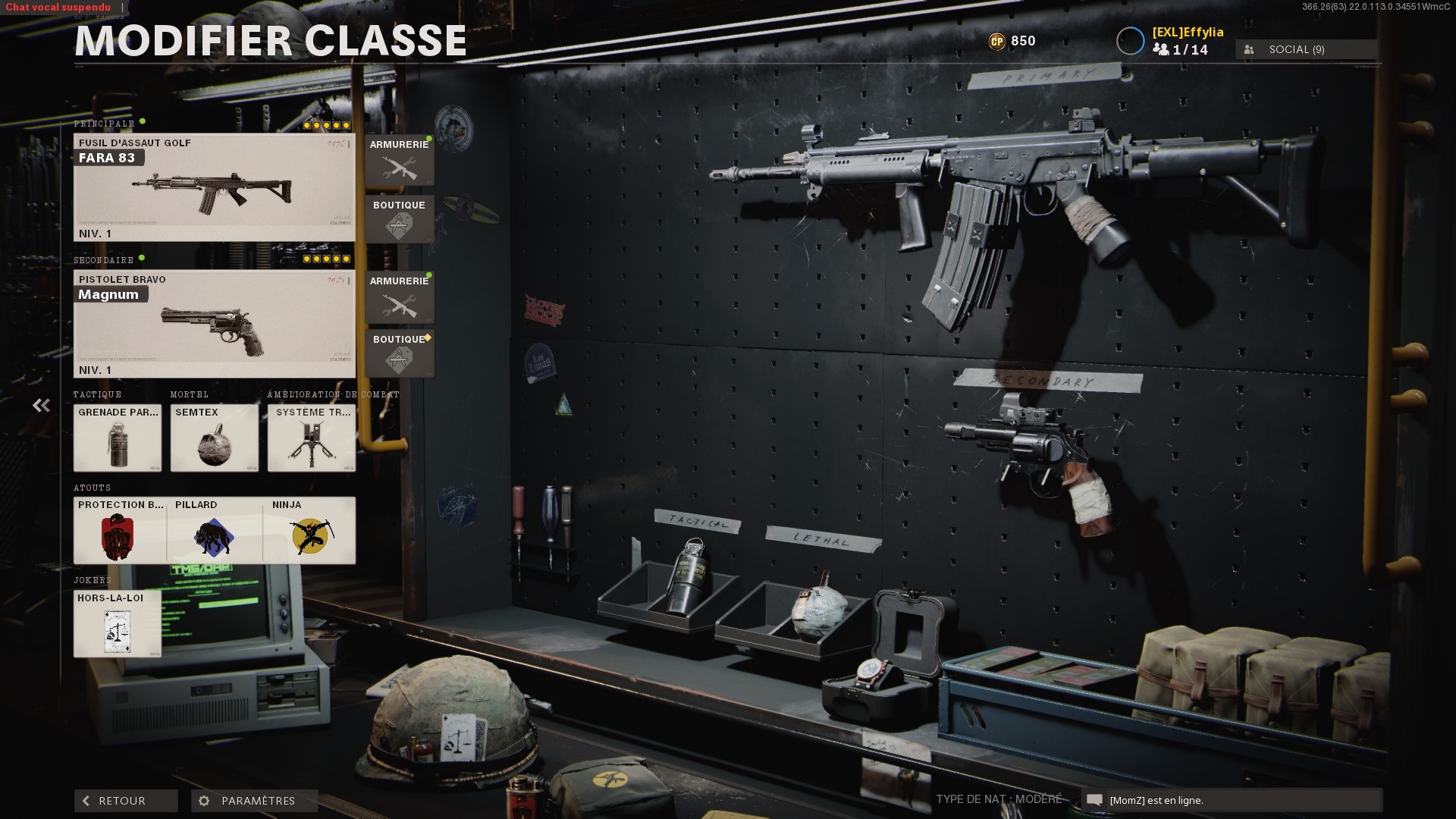This screenshot has width=1456, height=819.
Task: Open Boutique for the primary weapon
Action: (x=400, y=219)
